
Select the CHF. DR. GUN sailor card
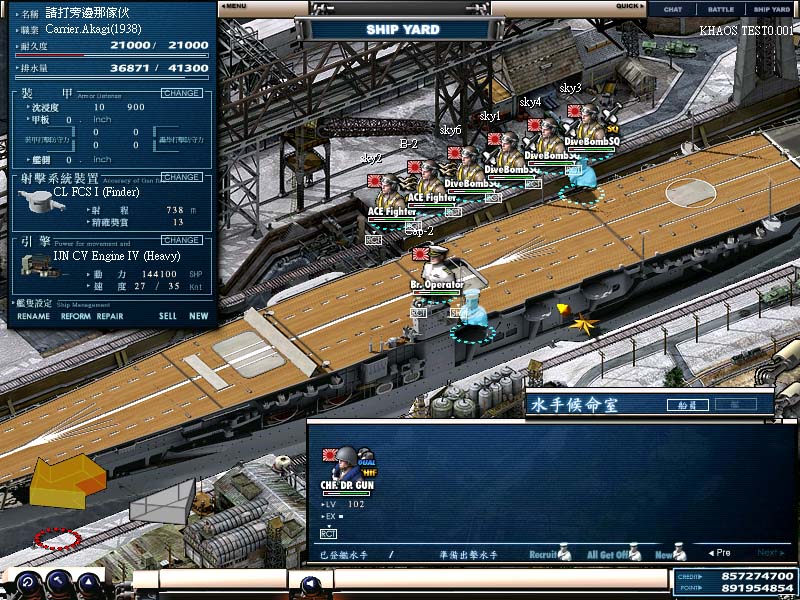coord(346,470)
